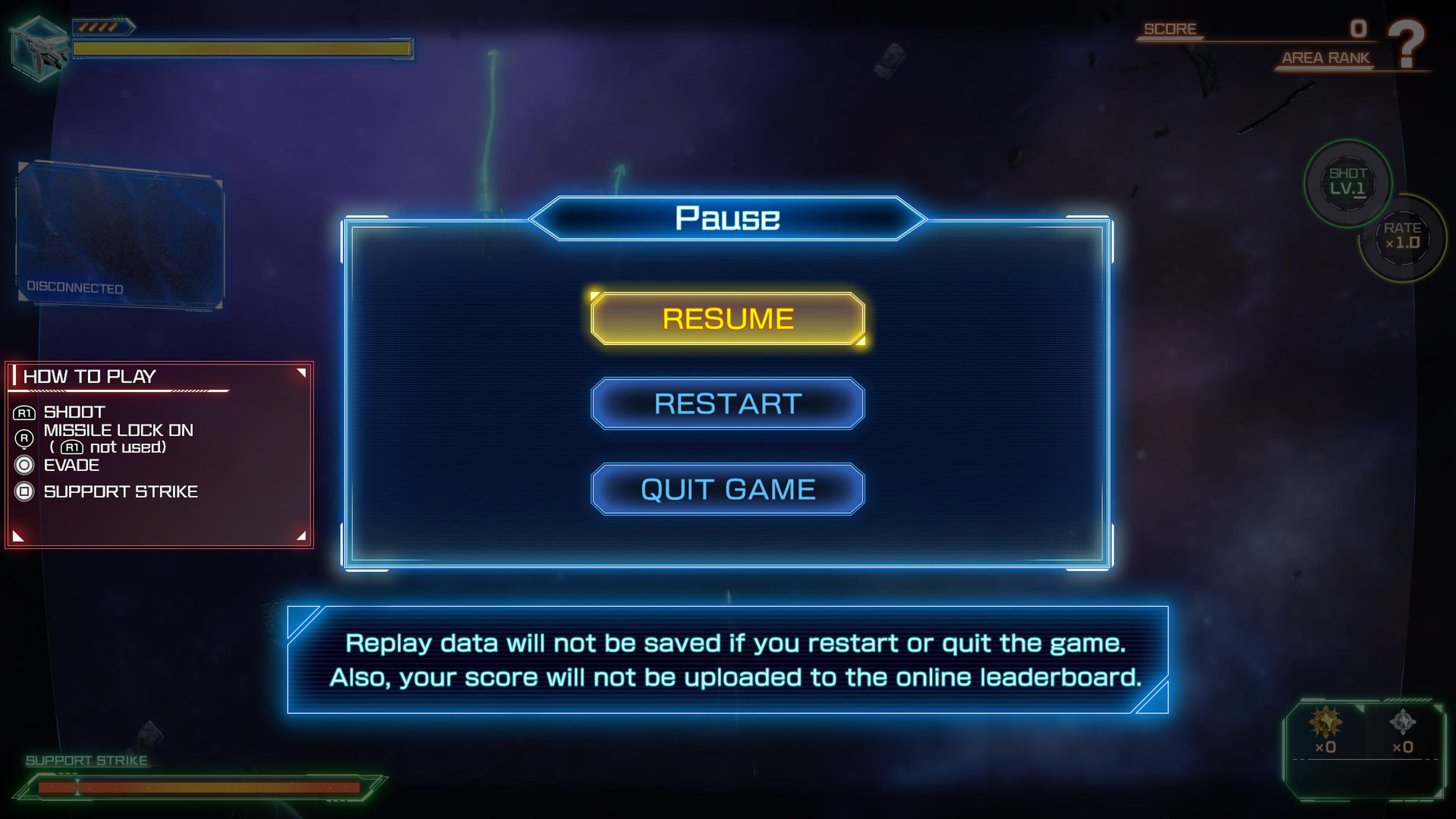Select RESUME to continue playing
This screenshot has height=819, width=1456.
coord(728,318)
